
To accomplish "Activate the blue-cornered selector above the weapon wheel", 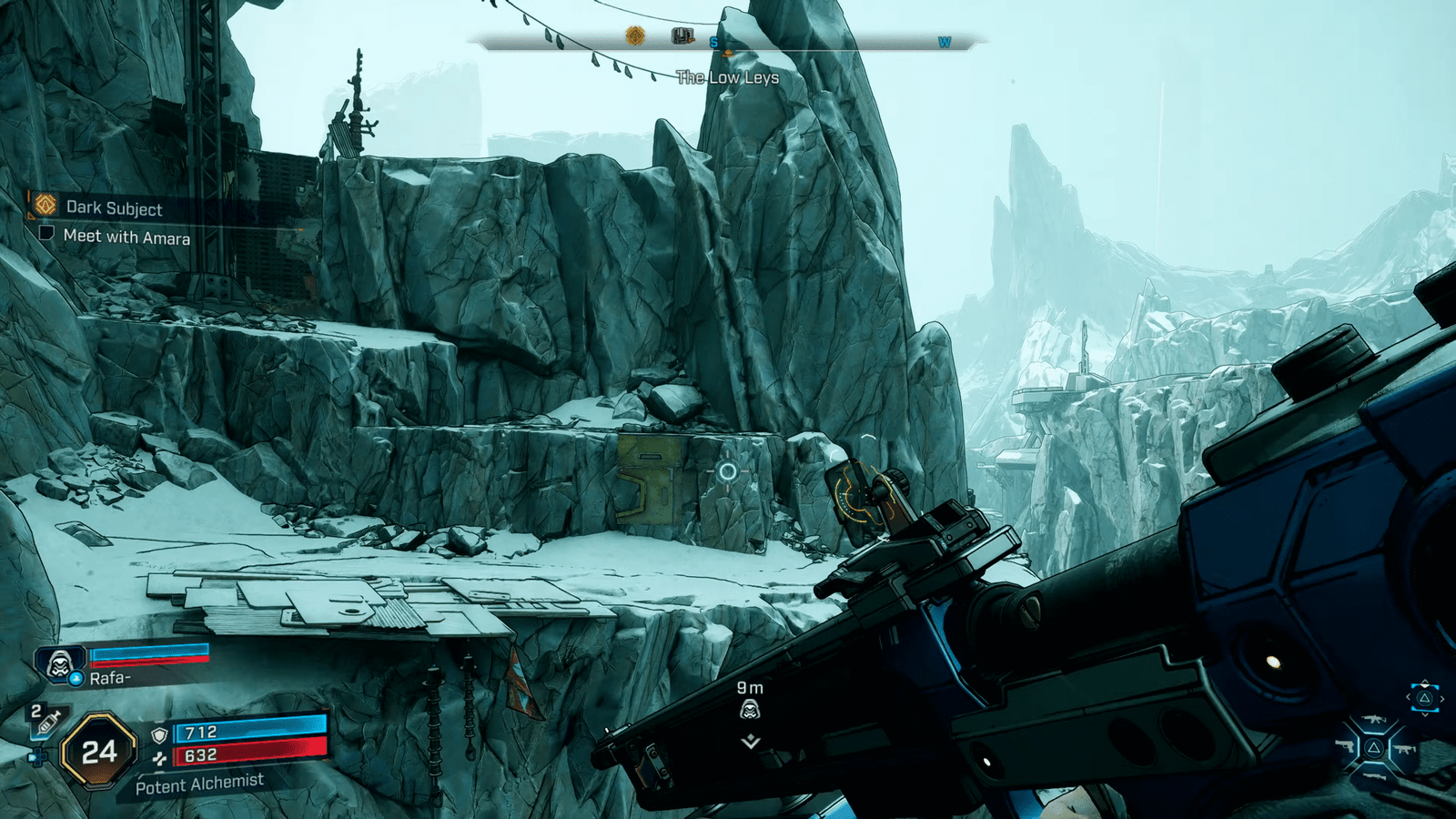I will 1424,698.
